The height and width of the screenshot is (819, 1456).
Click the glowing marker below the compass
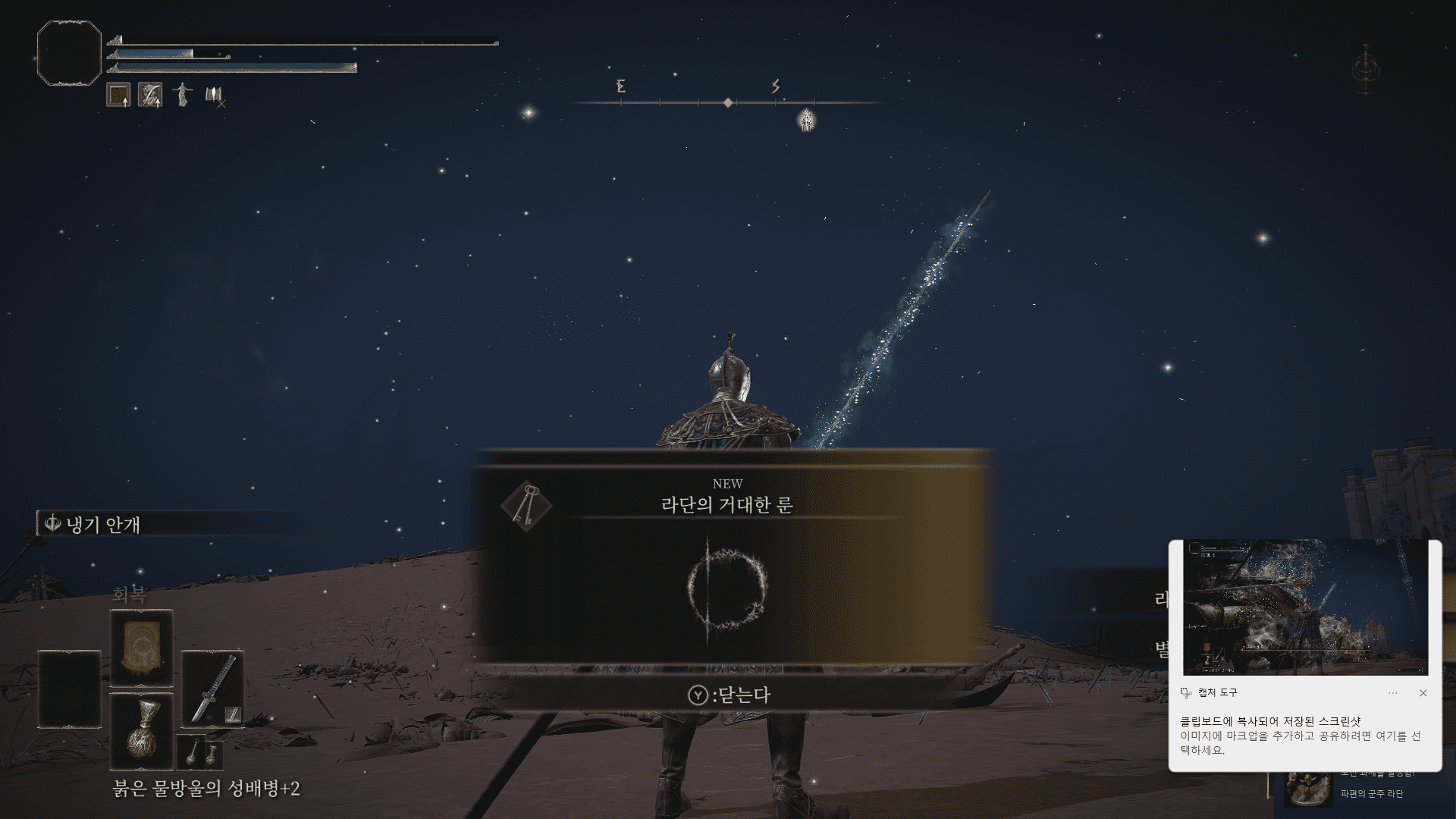click(x=806, y=120)
